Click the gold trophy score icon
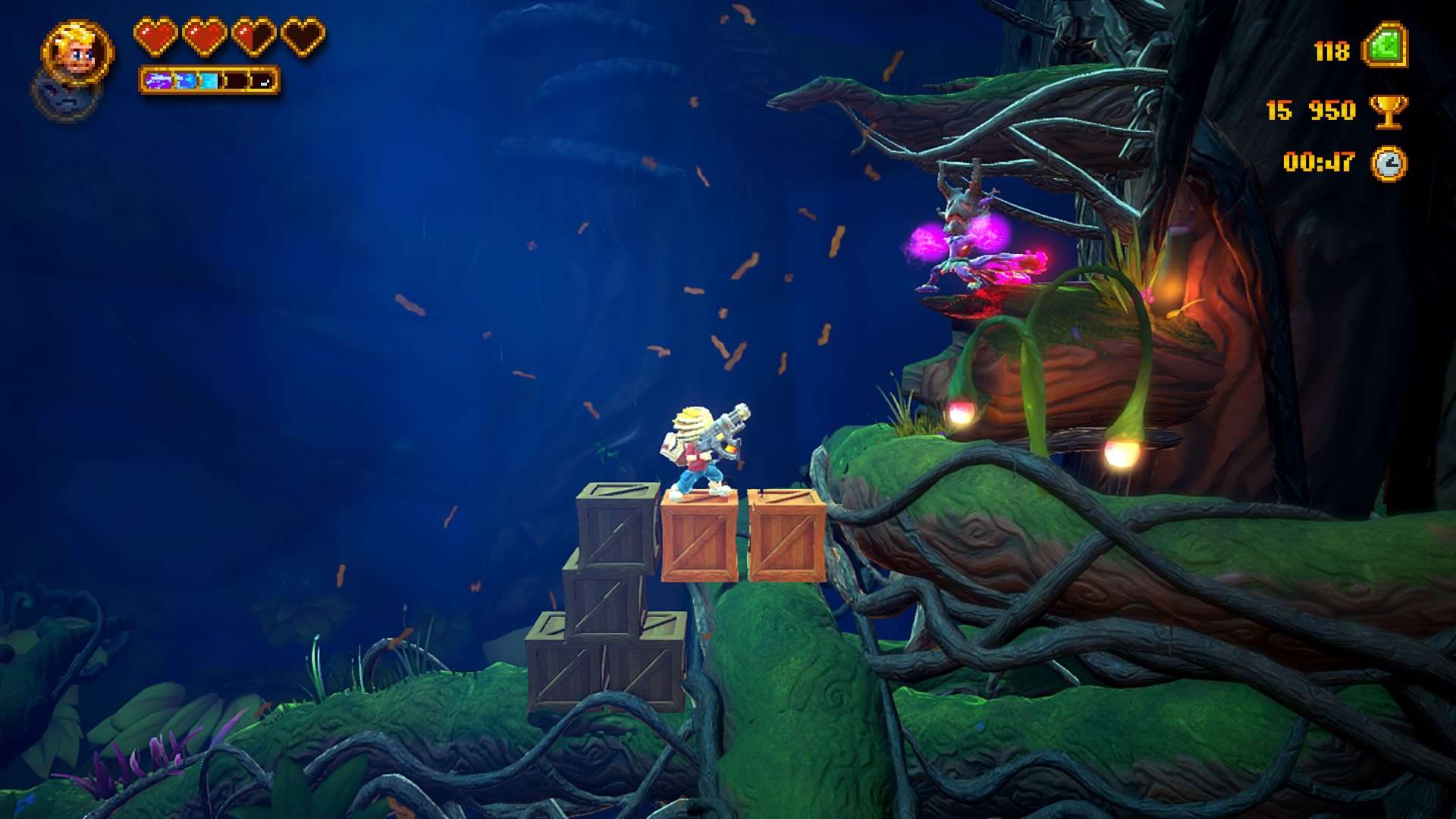 coord(1388,111)
